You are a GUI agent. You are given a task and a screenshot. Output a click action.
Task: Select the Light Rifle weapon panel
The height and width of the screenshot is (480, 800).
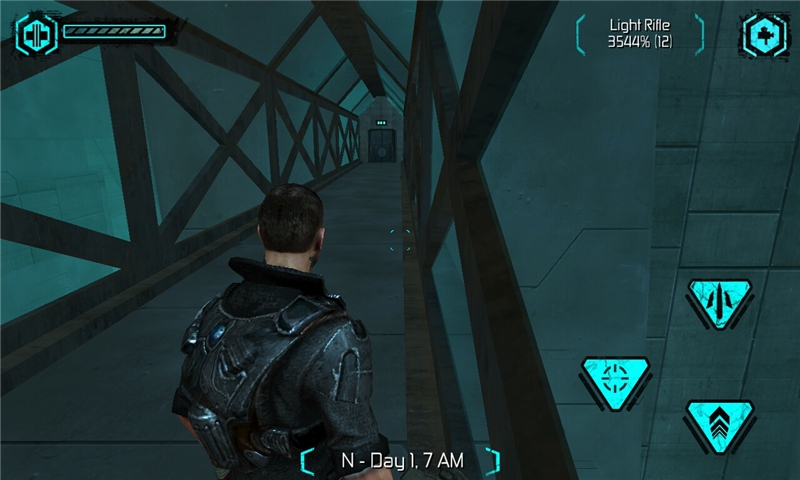click(640, 34)
